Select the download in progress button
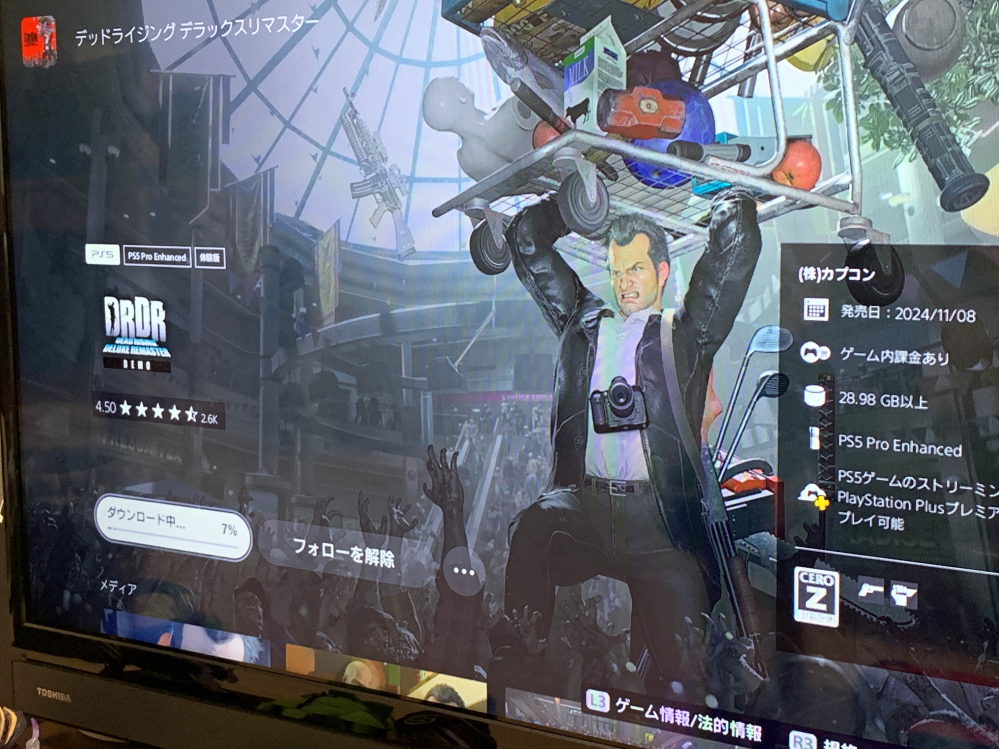 coord(172,528)
